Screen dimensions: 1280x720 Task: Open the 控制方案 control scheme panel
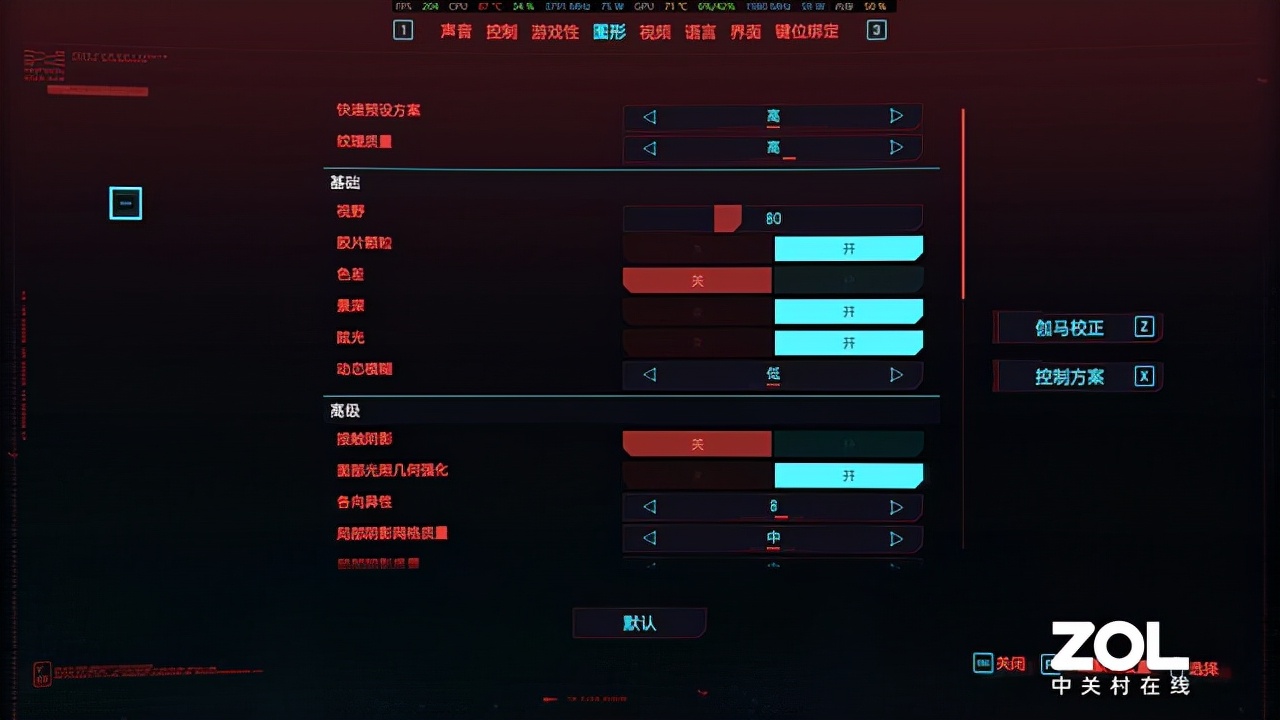click(x=1077, y=376)
